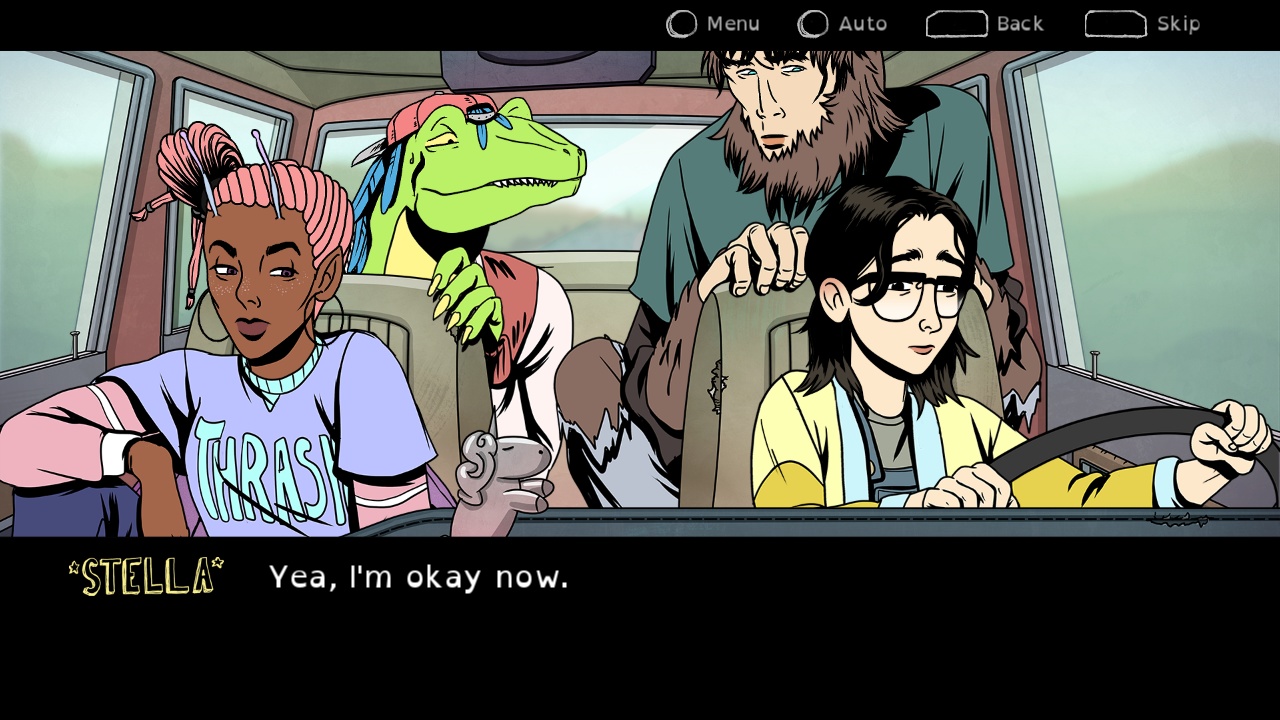Click the Back label in the HUD
Screen dimensions: 1280x720
click(x=1018, y=23)
